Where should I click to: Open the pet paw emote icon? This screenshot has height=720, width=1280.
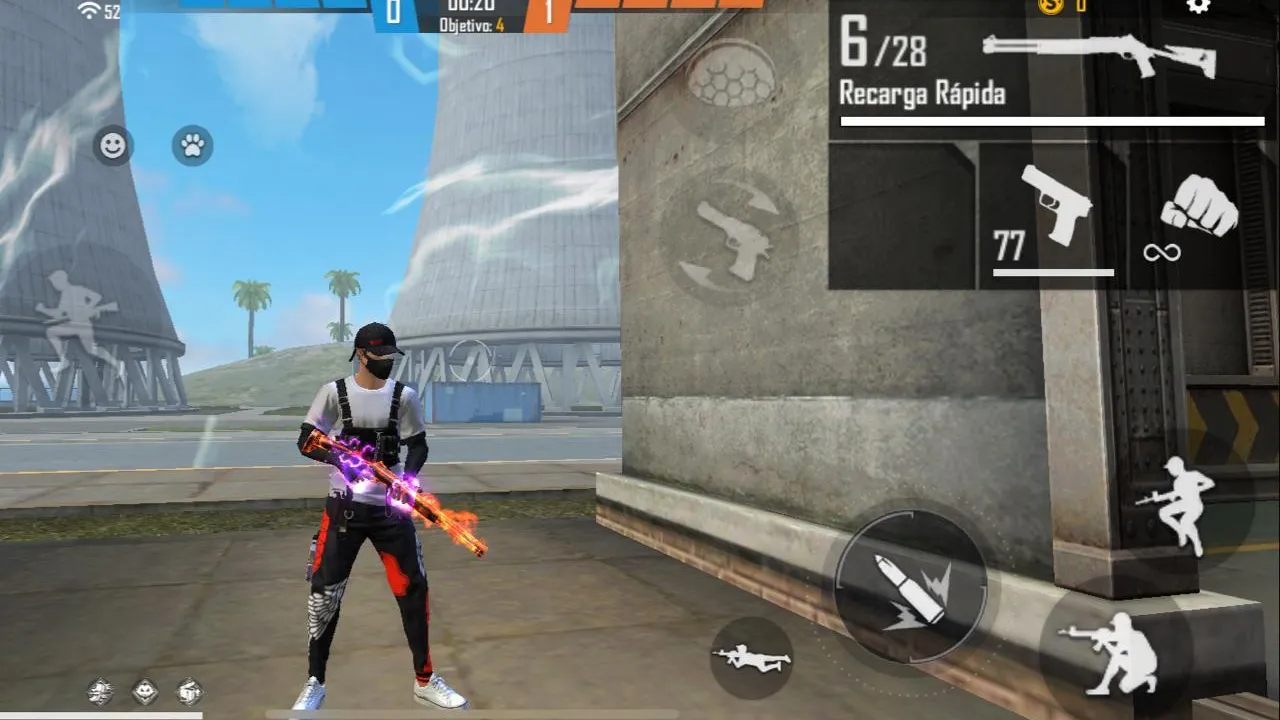click(x=190, y=146)
